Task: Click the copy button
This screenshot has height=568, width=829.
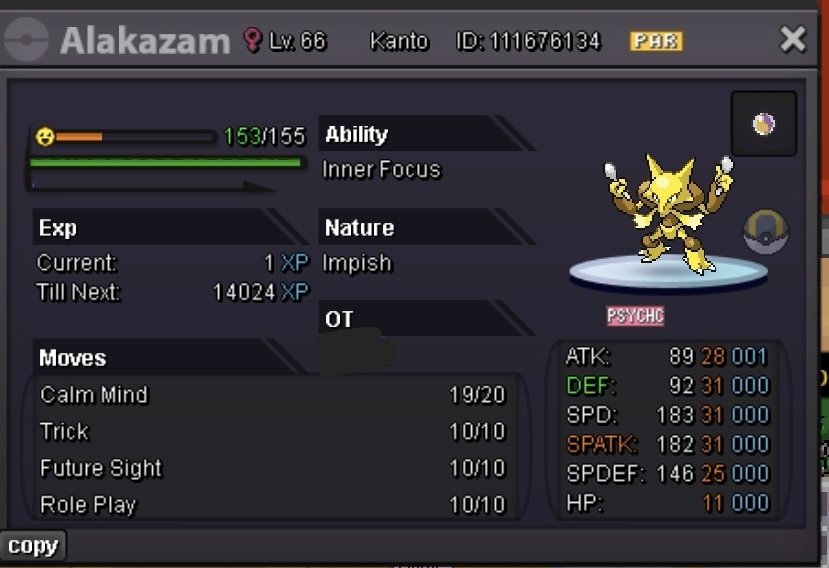Action: 33,546
